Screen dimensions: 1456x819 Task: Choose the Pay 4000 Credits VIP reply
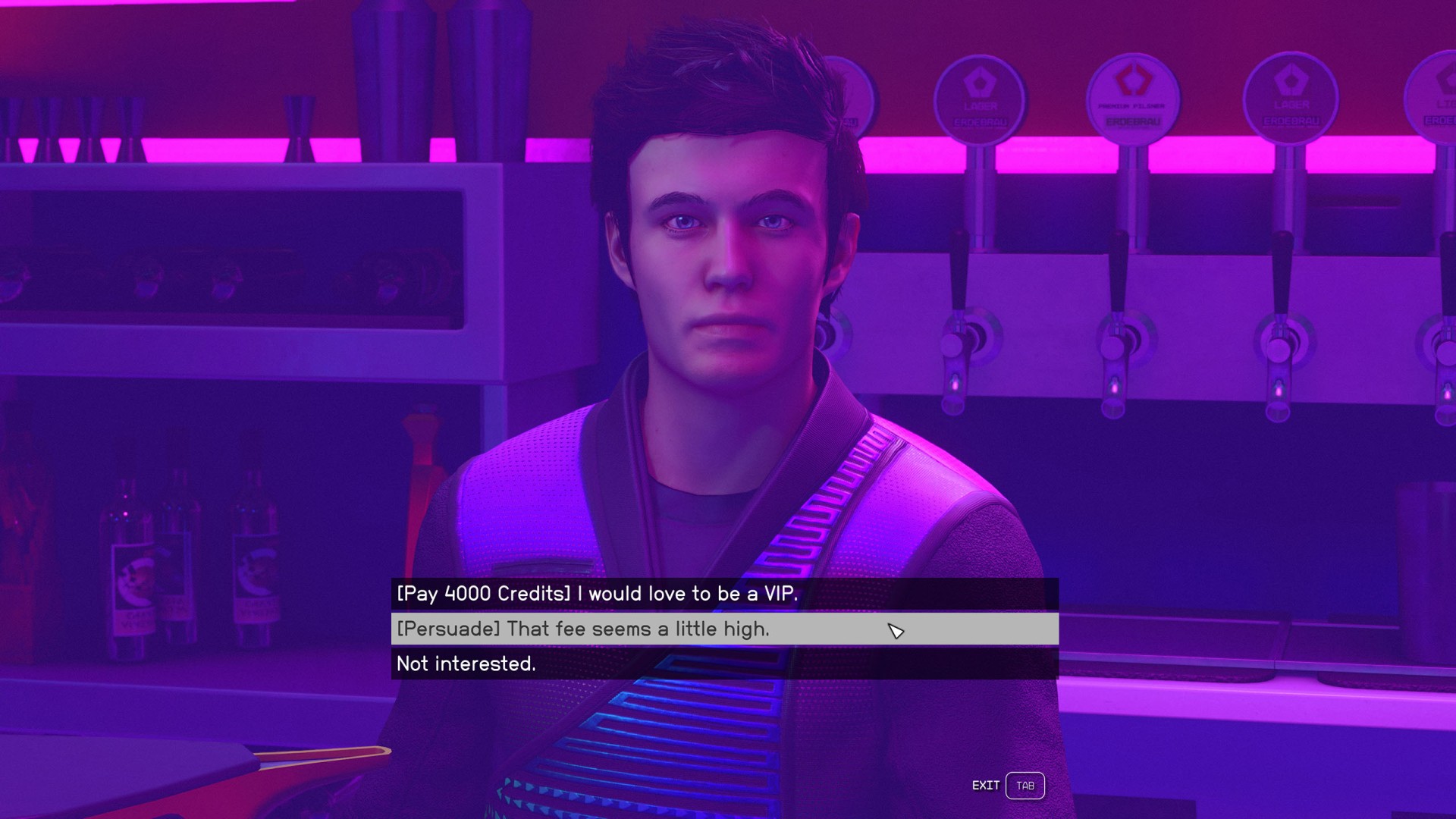tap(598, 594)
